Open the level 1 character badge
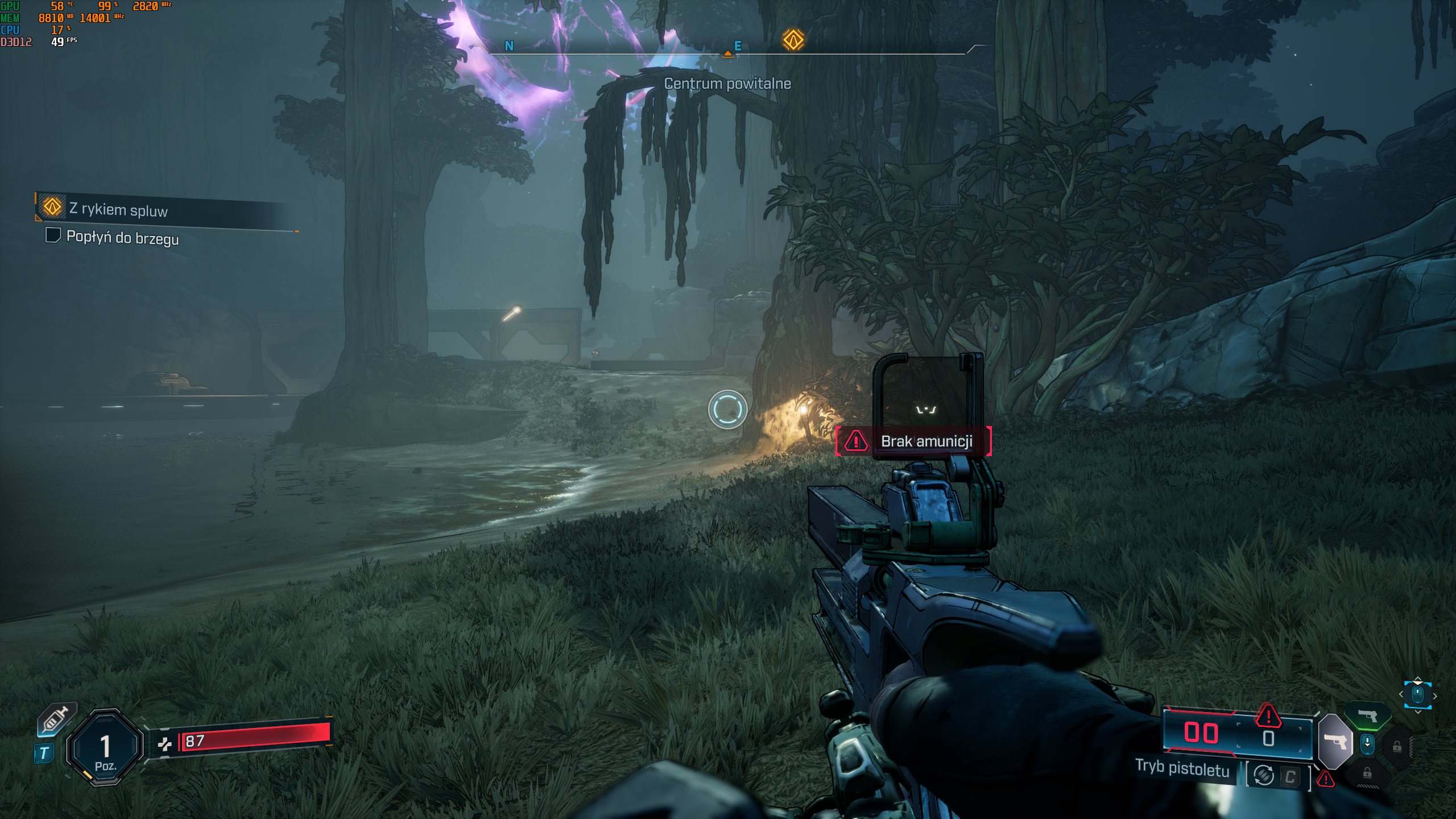 tap(105, 747)
